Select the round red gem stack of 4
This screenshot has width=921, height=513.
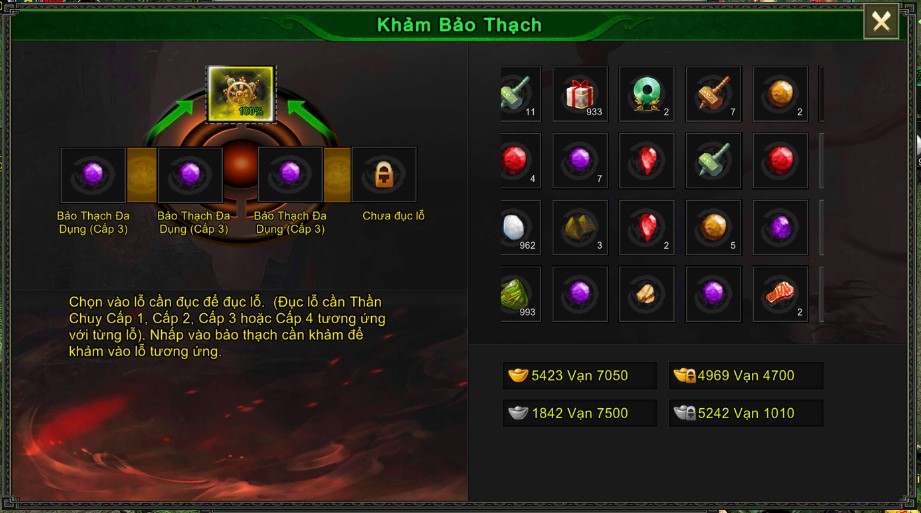pos(518,160)
